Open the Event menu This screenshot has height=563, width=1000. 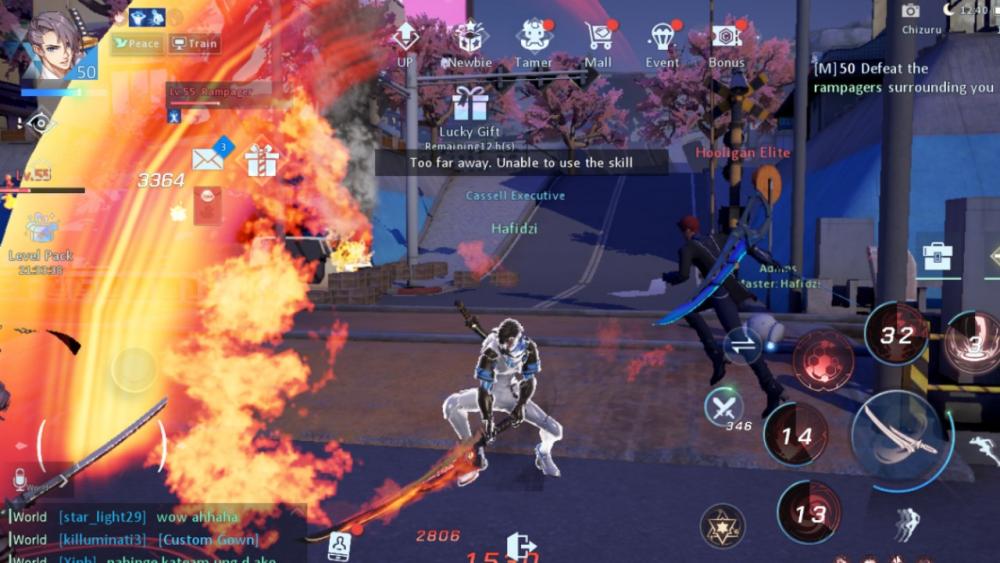click(x=662, y=39)
